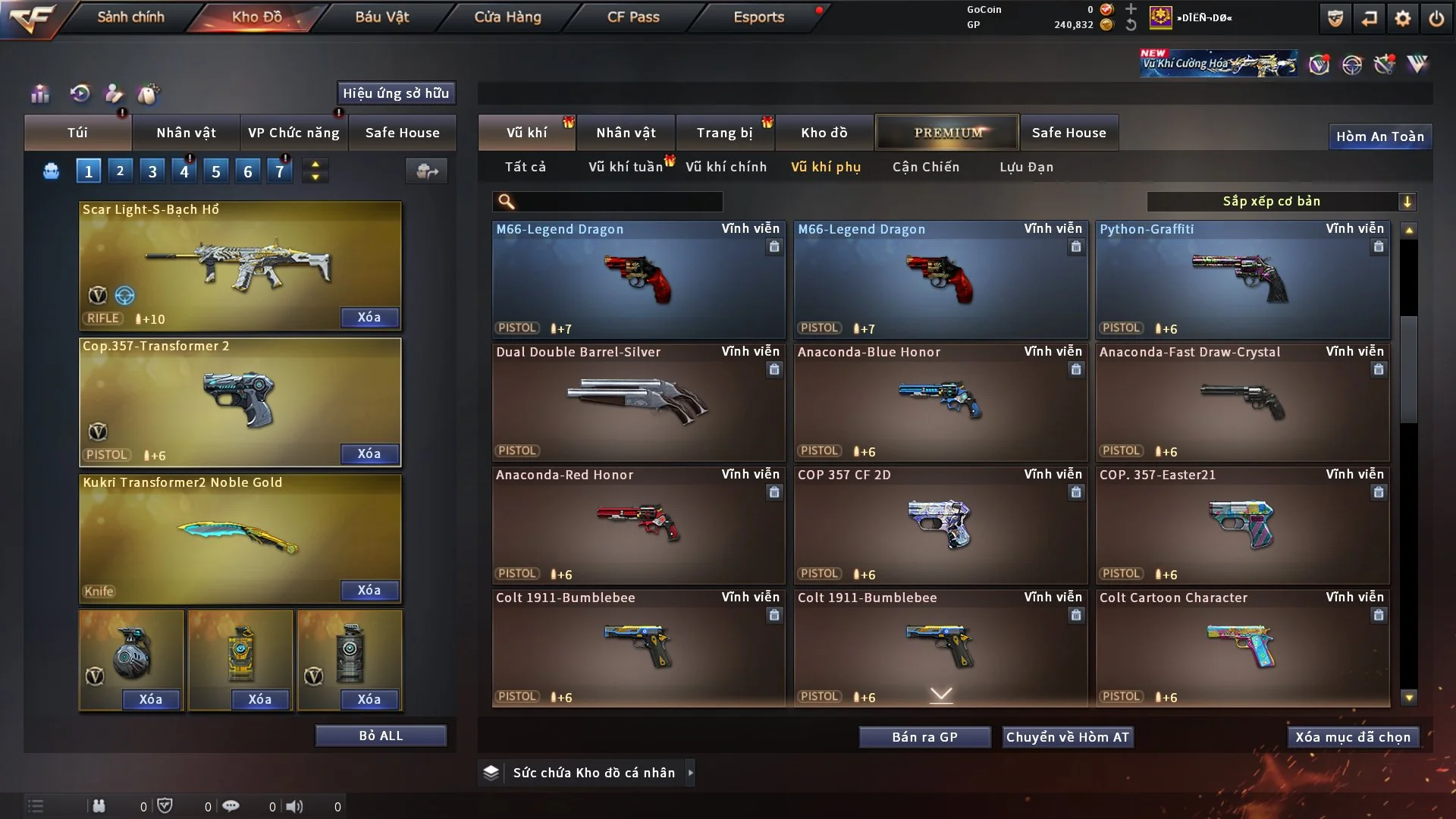
Task: Open the Hòm An Toàn safe box
Action: 1379,136
